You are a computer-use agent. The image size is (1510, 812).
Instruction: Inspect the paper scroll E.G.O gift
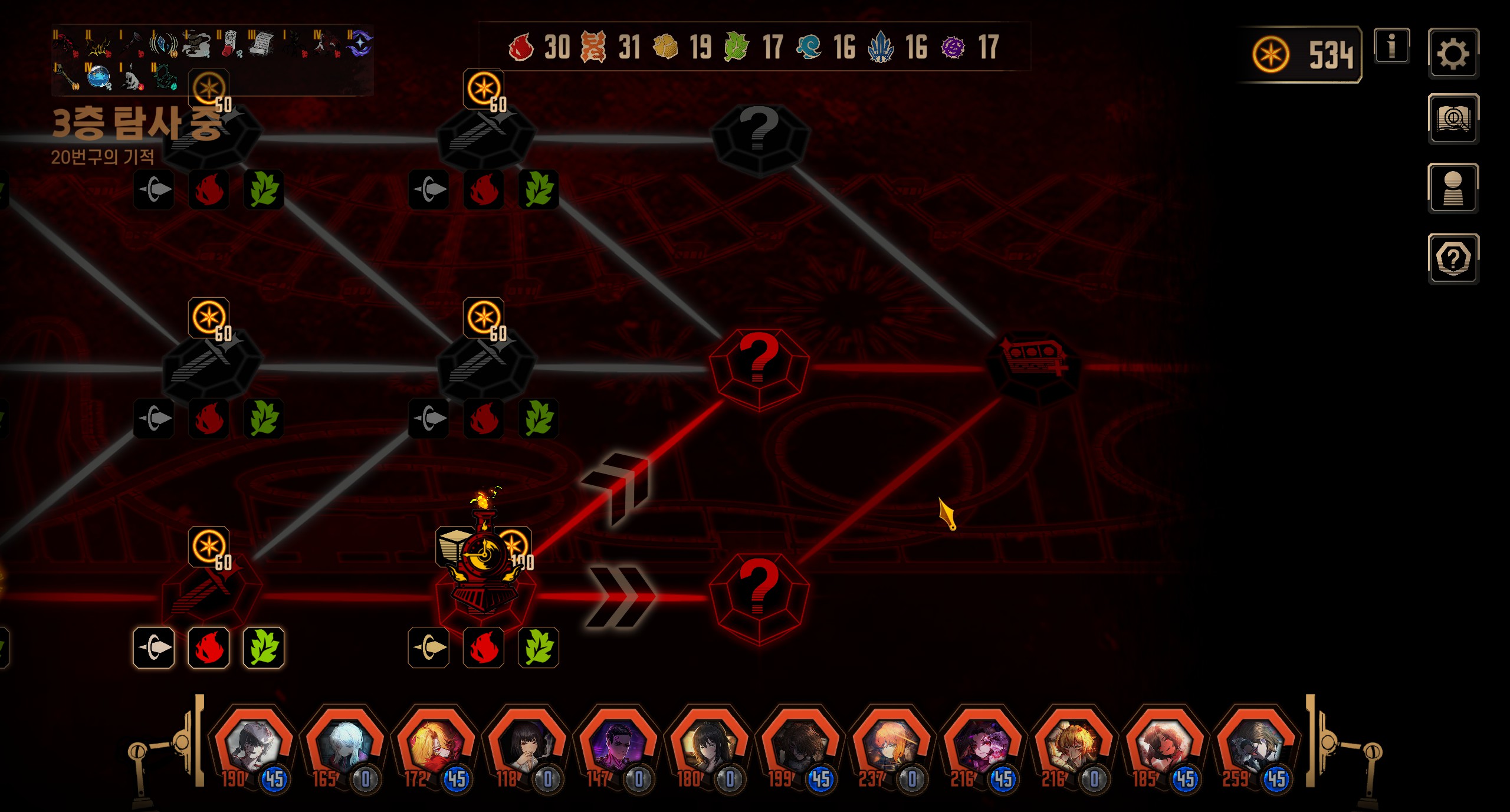coord(261,44)
